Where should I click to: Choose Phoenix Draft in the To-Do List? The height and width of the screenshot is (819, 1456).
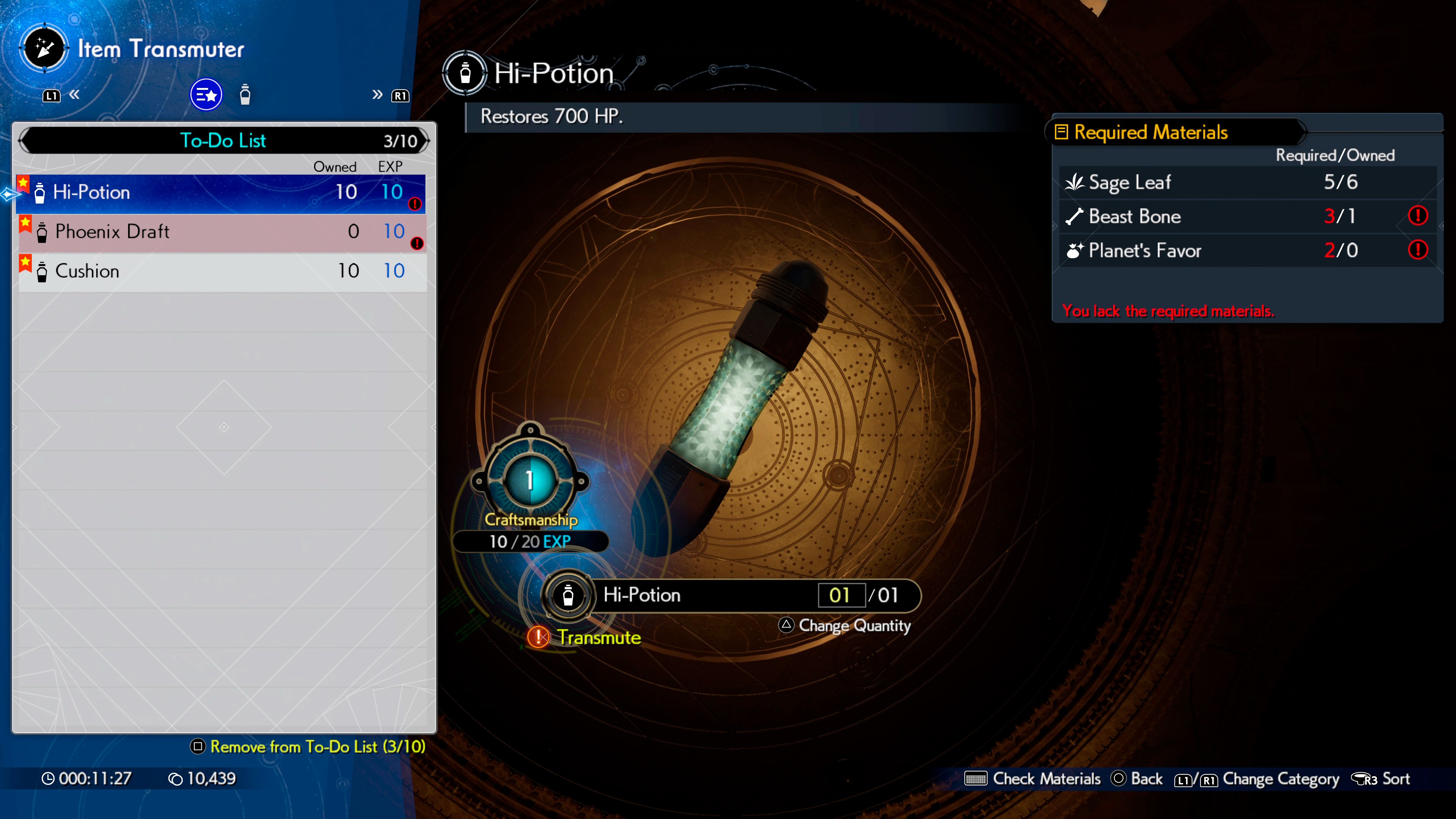point(220,232)
